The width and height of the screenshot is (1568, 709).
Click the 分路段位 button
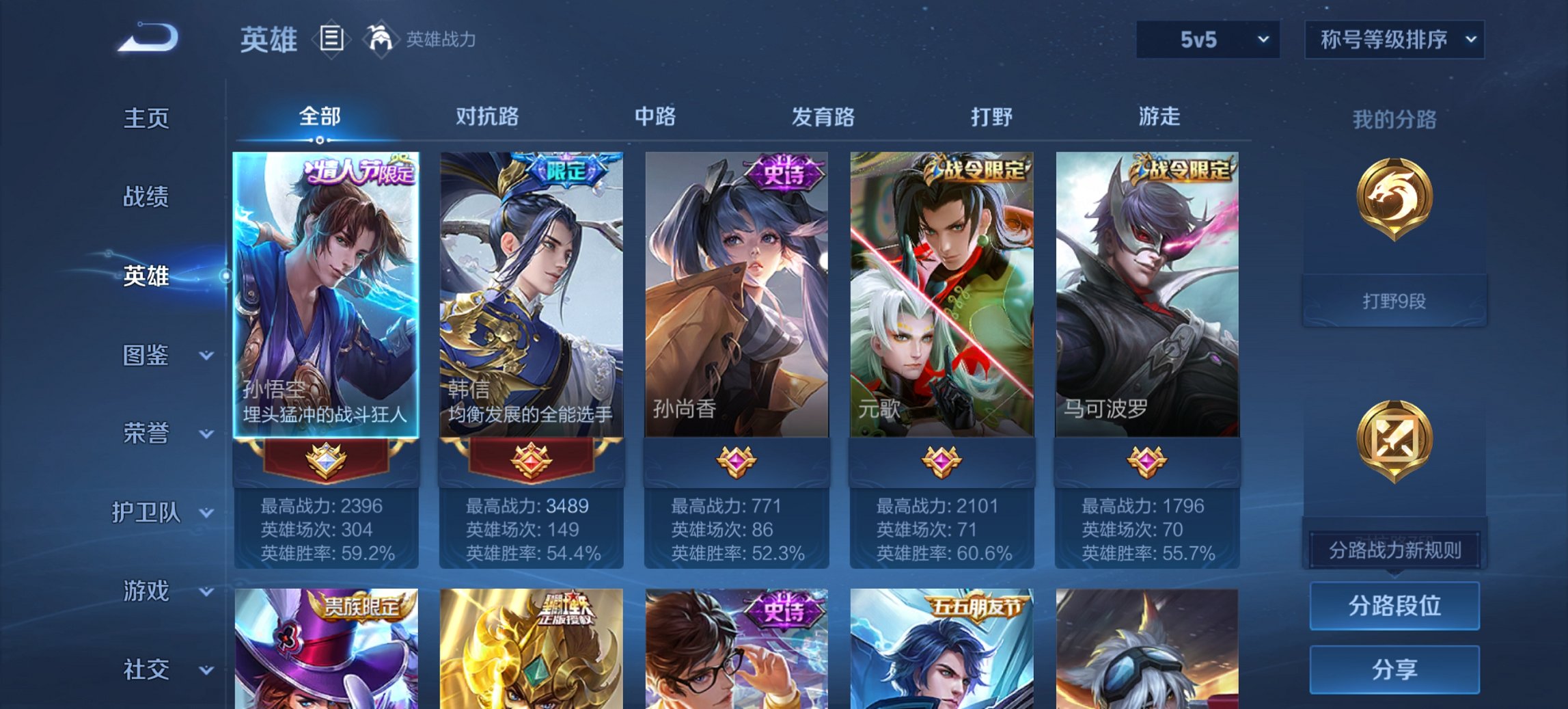pyautogui.click(x=1393, y=606)
